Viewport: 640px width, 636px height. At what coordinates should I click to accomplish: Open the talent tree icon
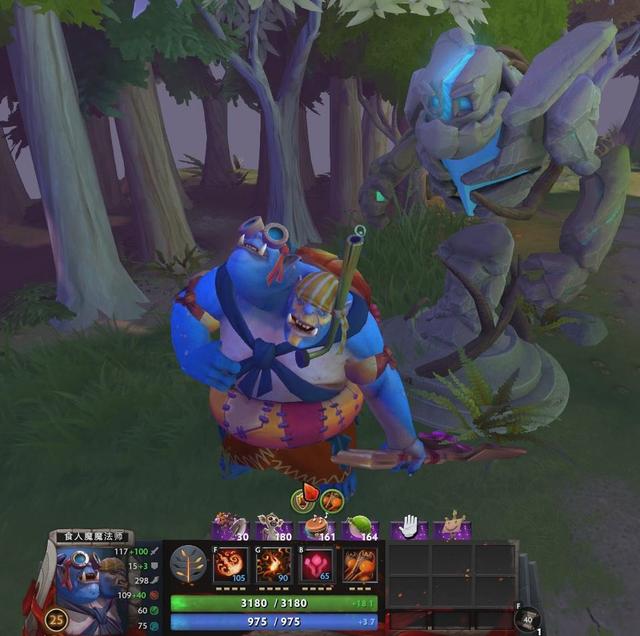tap(188, 565)
